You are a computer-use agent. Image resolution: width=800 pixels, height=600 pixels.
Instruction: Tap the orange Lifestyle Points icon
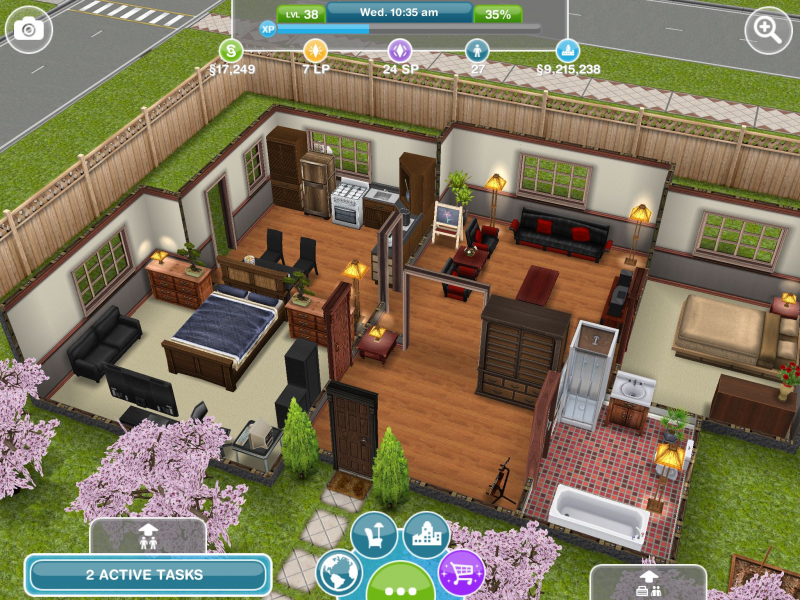(x=315, y=49)
